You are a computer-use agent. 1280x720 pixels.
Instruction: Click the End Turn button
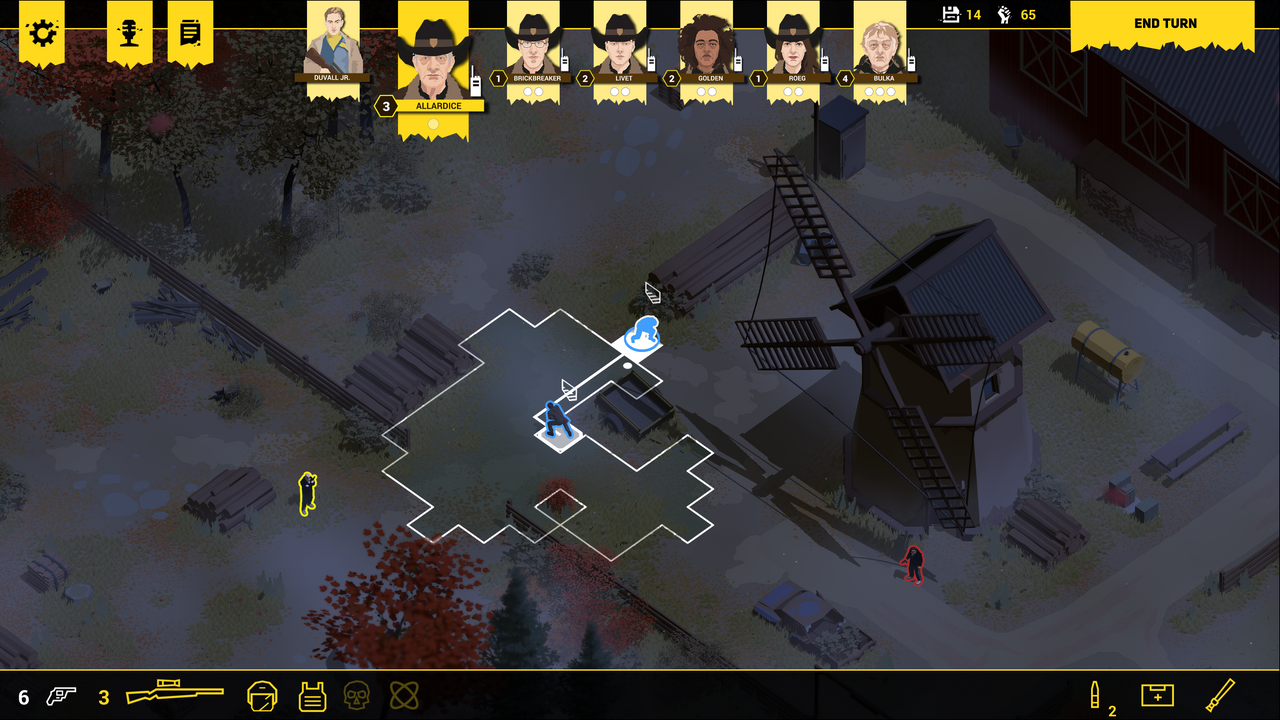[x=1164, y=23]
